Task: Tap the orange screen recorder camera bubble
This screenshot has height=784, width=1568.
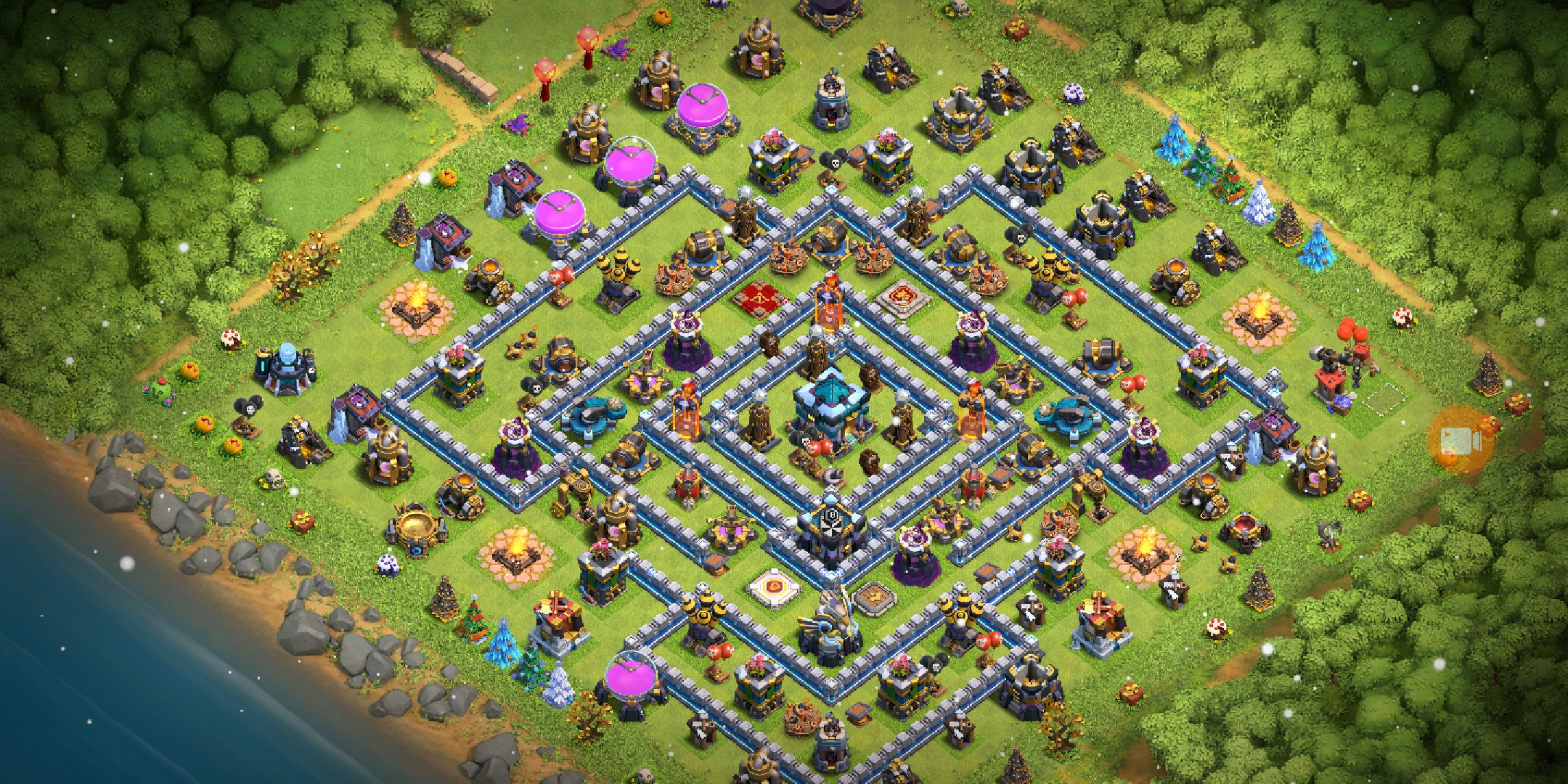Action: point(1460,440)
